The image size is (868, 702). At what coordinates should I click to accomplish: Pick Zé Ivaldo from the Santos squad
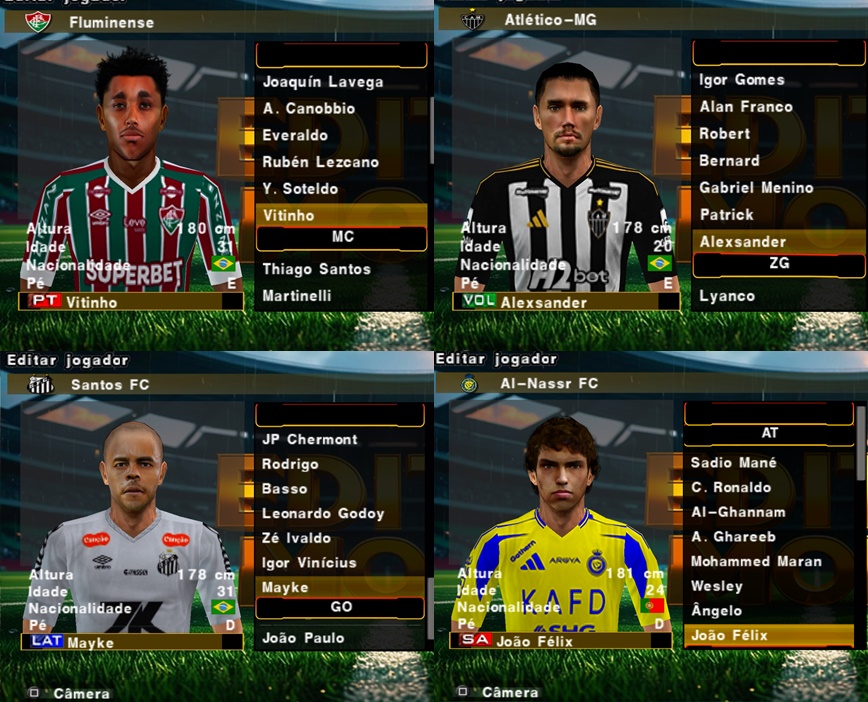pyautogui.click(x=296, y=538)
